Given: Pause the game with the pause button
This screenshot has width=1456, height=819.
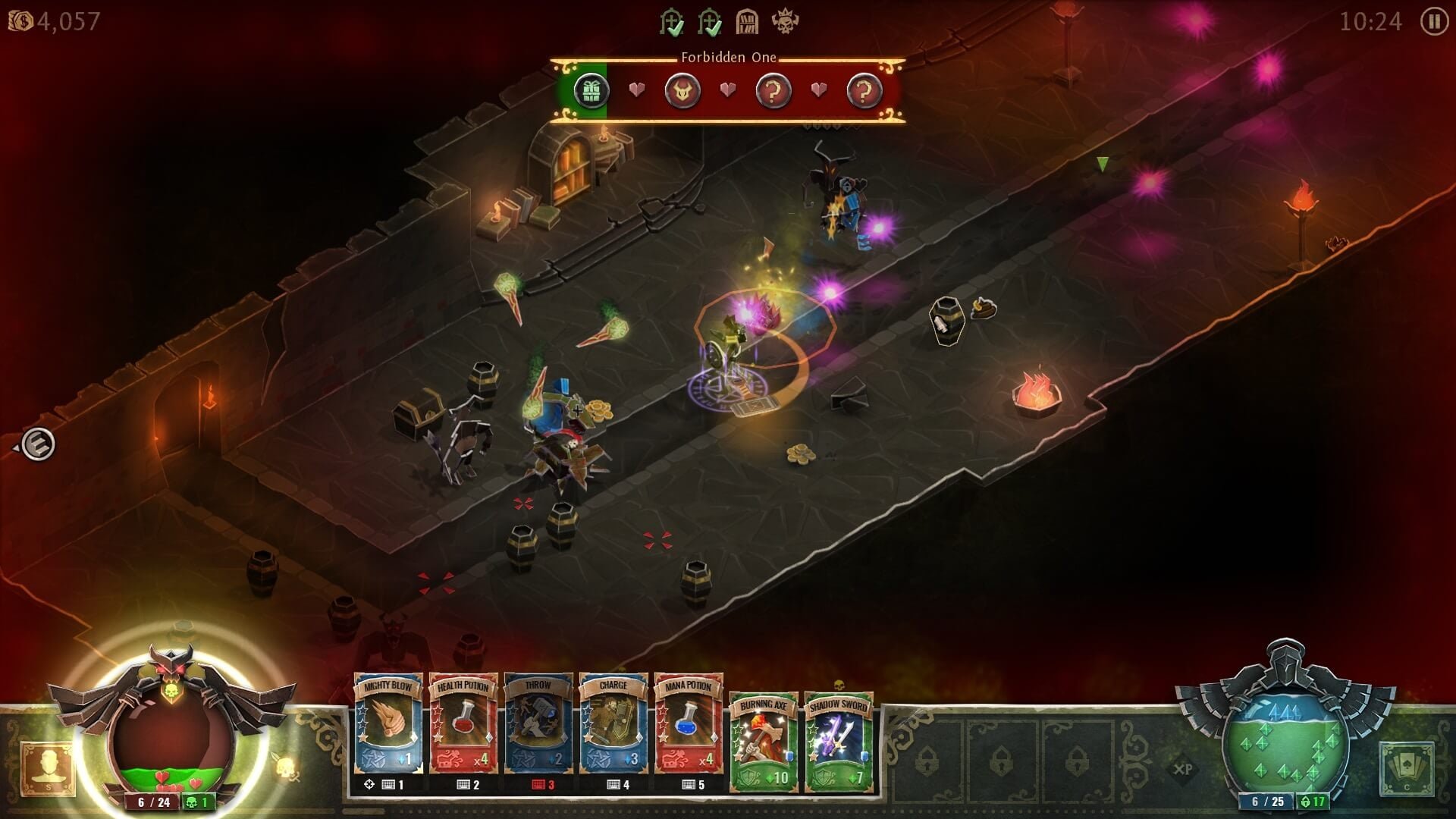Looking at the screenshot, I should (x=1433, y=21).
